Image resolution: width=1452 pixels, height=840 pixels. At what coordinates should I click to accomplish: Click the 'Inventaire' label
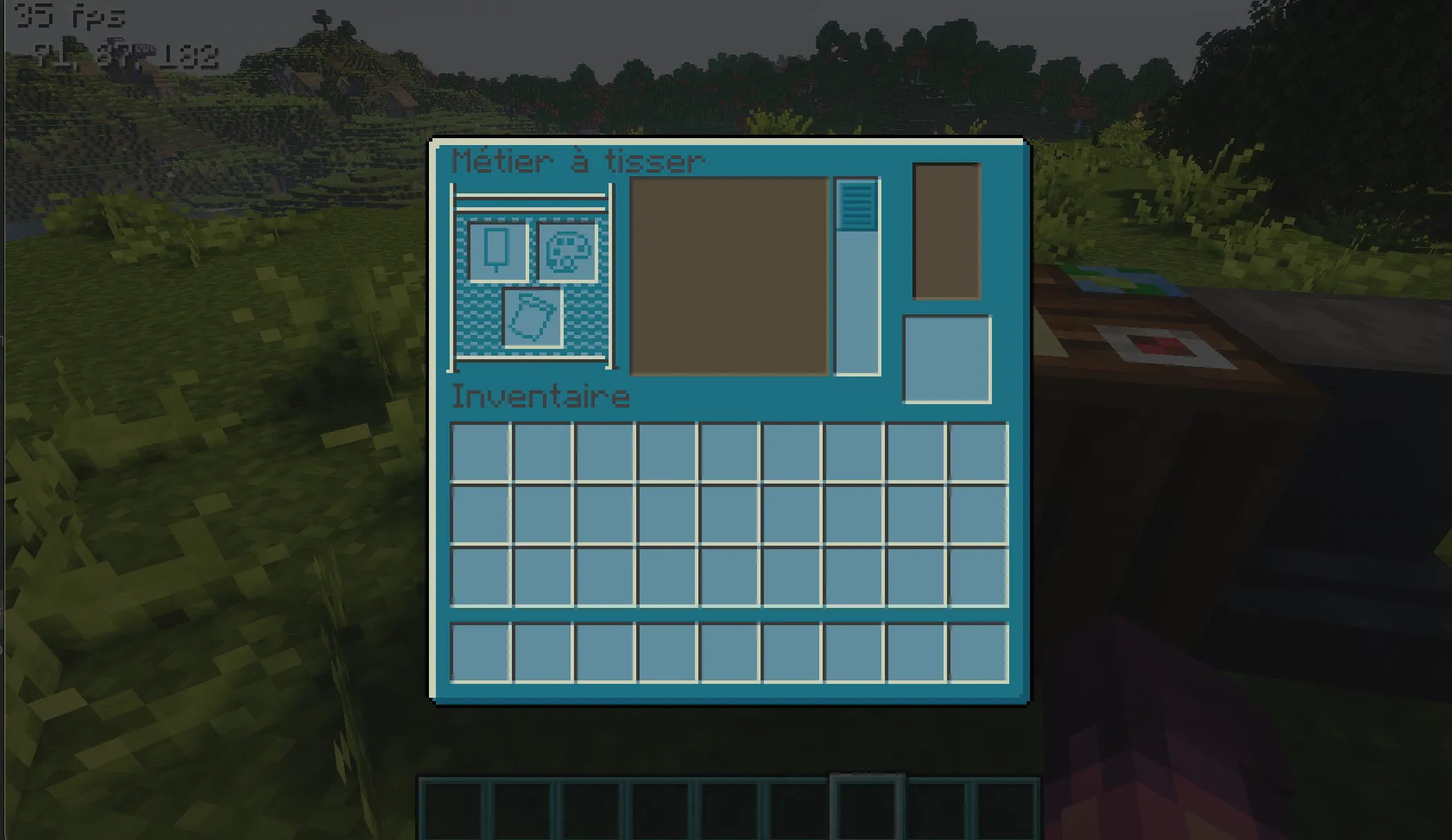[540, 396]
